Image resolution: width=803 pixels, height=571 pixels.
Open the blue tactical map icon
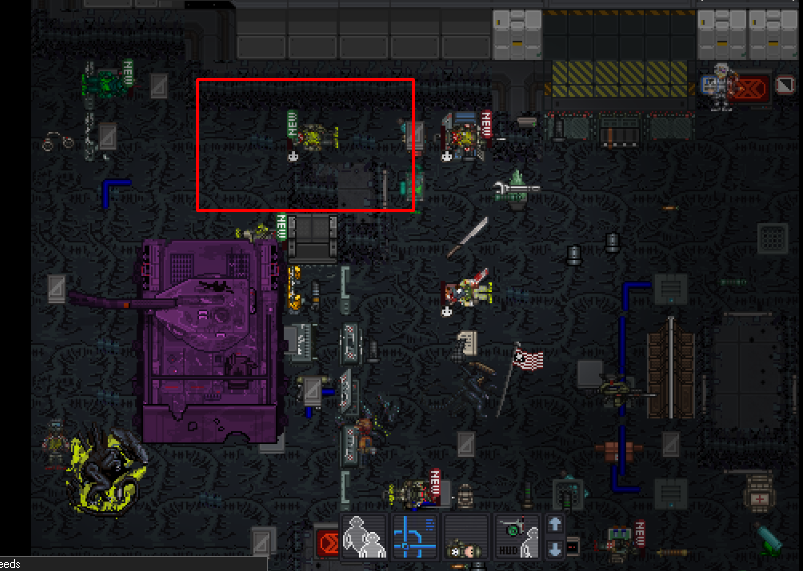pyautogui.click(x=415, y=536)
